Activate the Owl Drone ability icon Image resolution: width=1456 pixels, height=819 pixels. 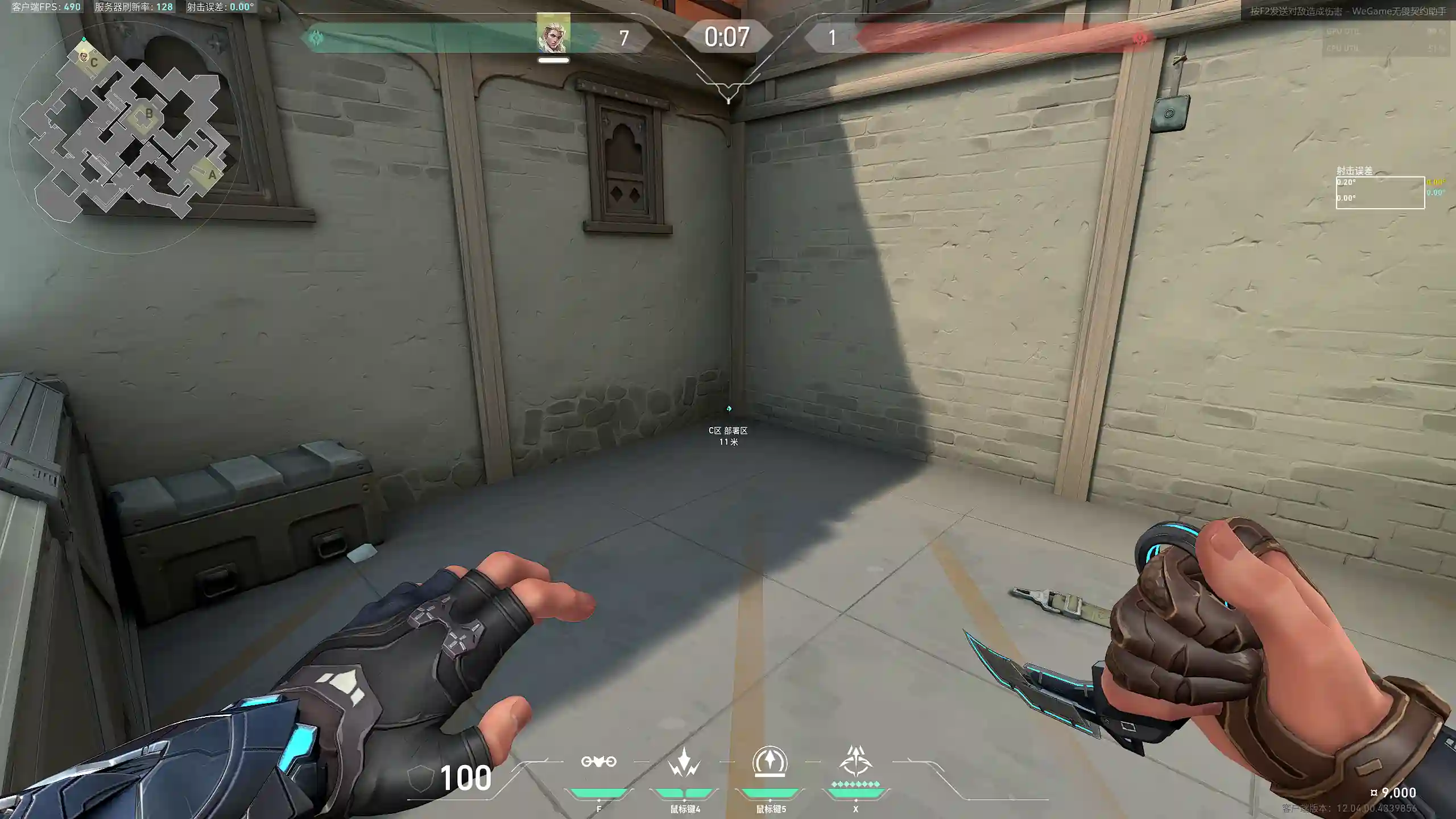(x=598, y=762)
